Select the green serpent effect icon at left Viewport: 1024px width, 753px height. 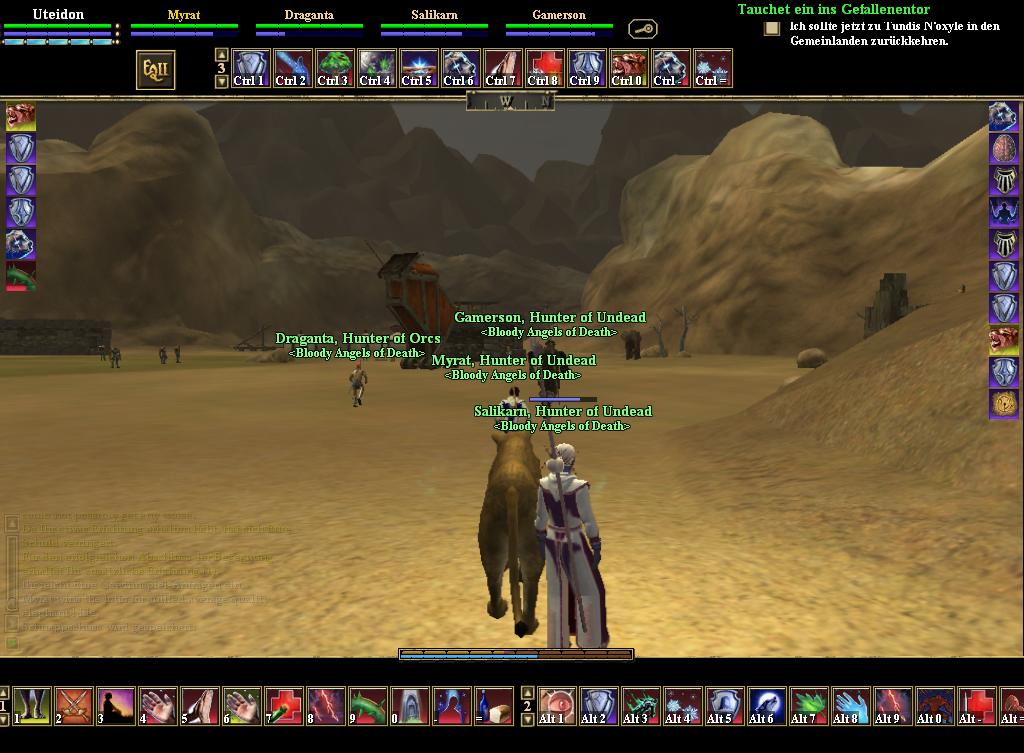tap(21, 276)
